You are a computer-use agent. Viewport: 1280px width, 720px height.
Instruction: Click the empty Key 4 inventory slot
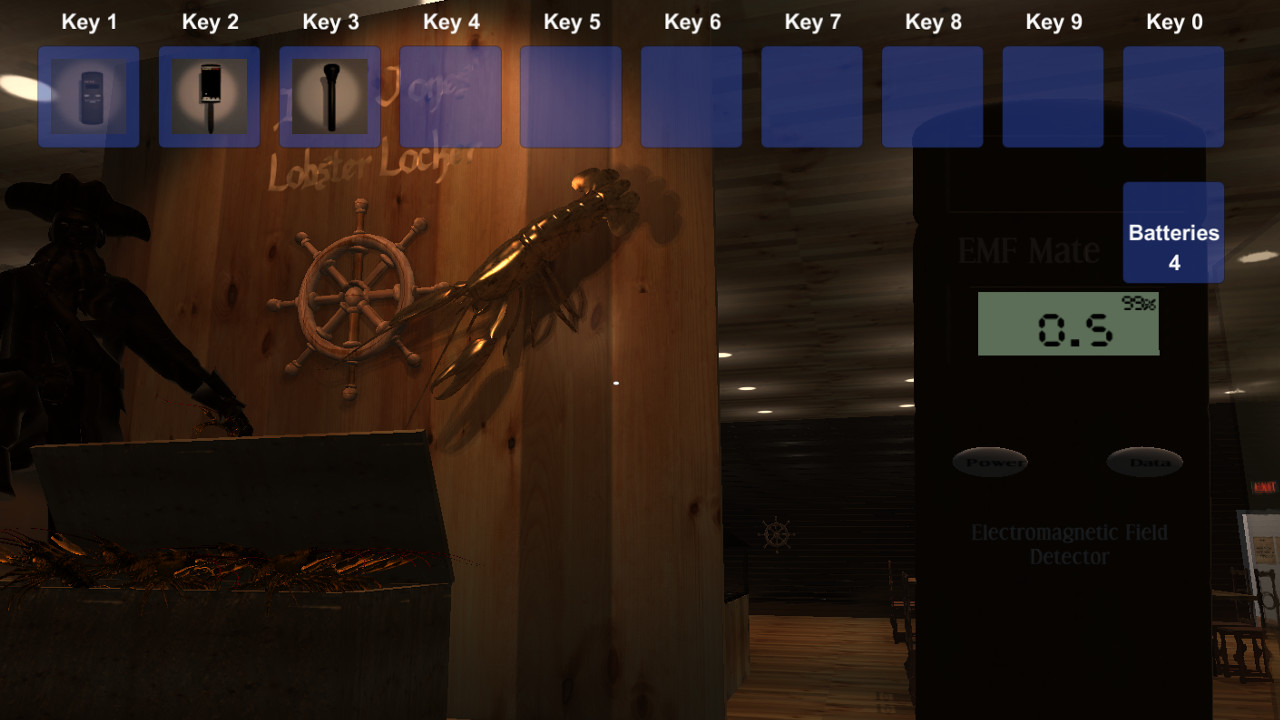[x=450, y=95]
